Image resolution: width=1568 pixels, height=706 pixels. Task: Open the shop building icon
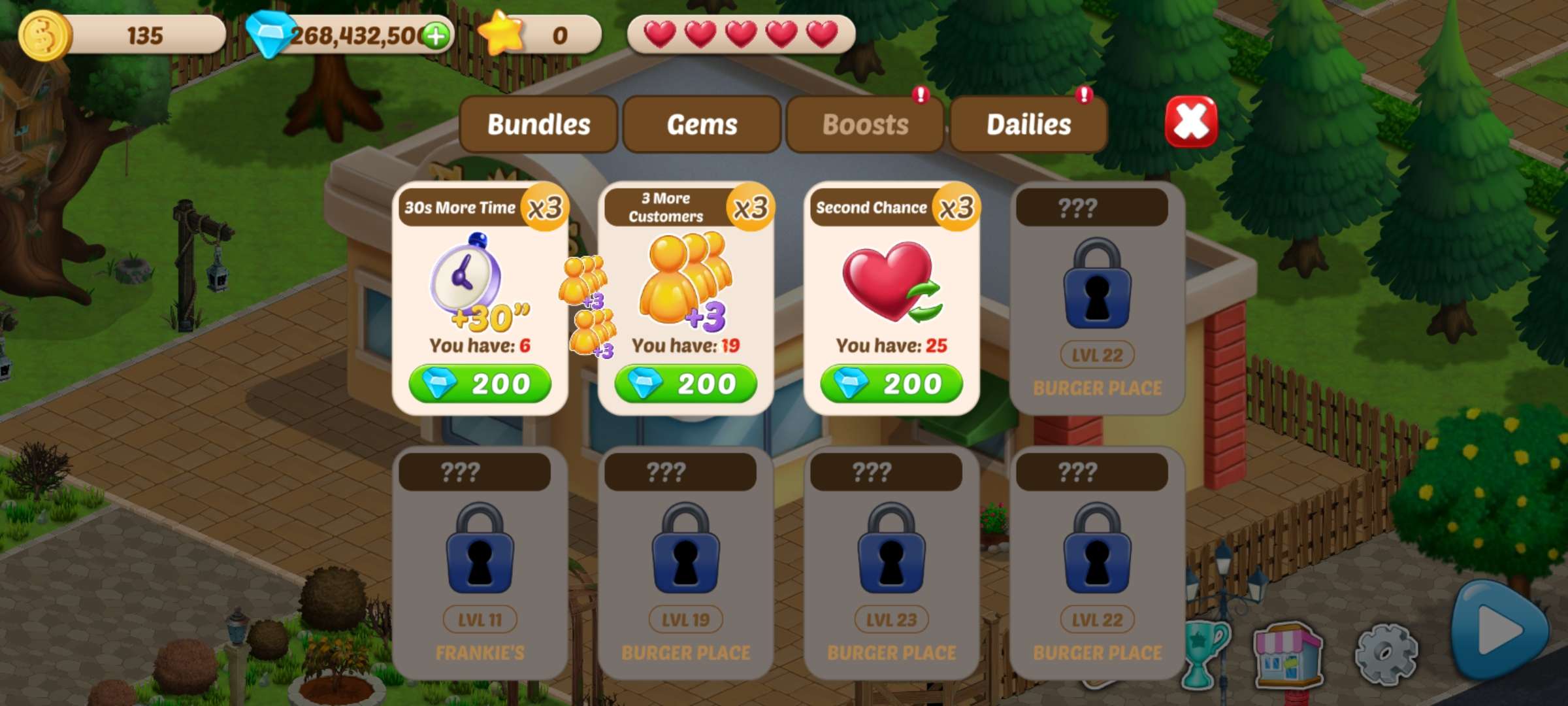tap(1288, 655)
